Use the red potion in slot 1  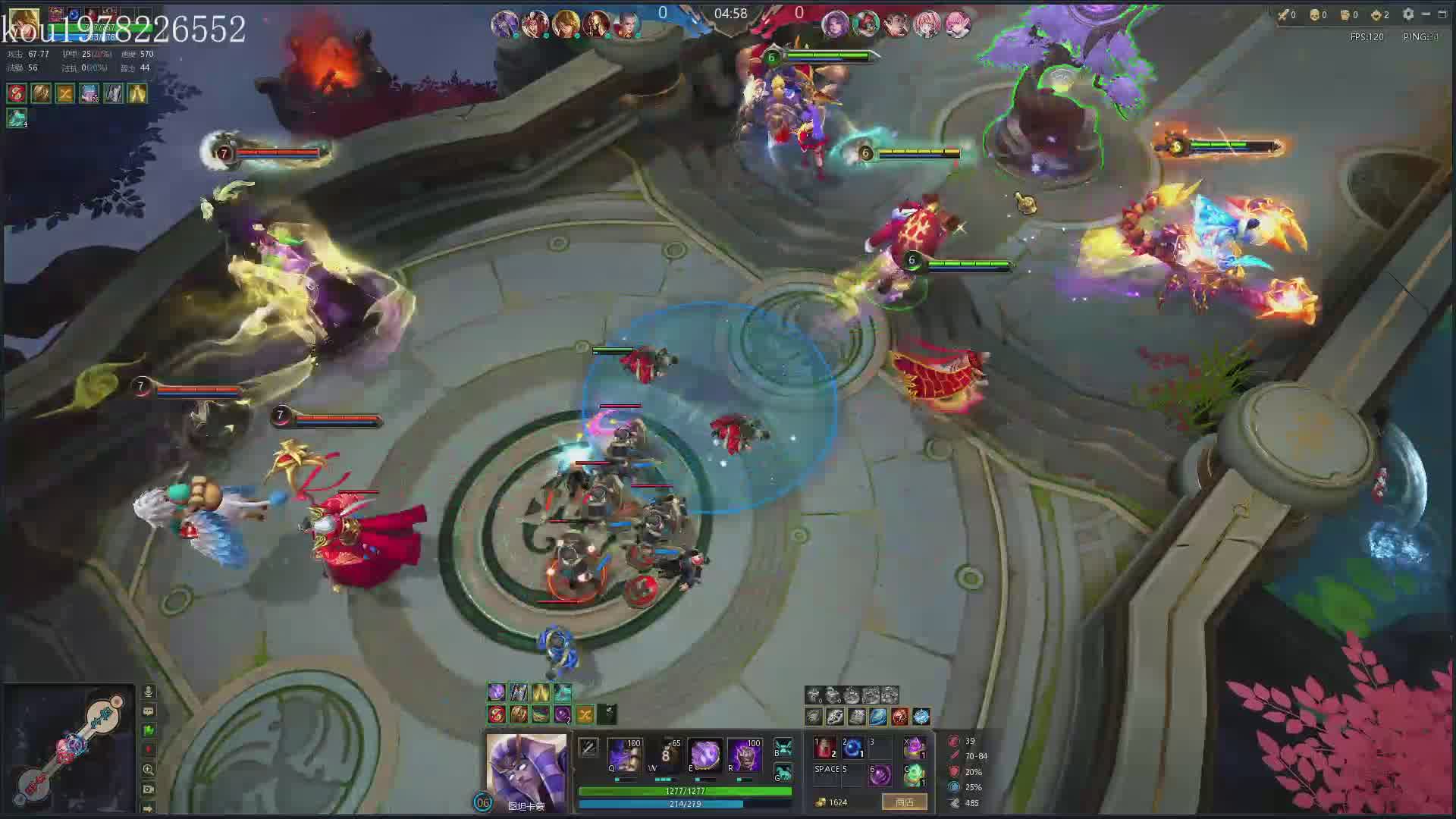pyautogui.click(x=825, y=748)
